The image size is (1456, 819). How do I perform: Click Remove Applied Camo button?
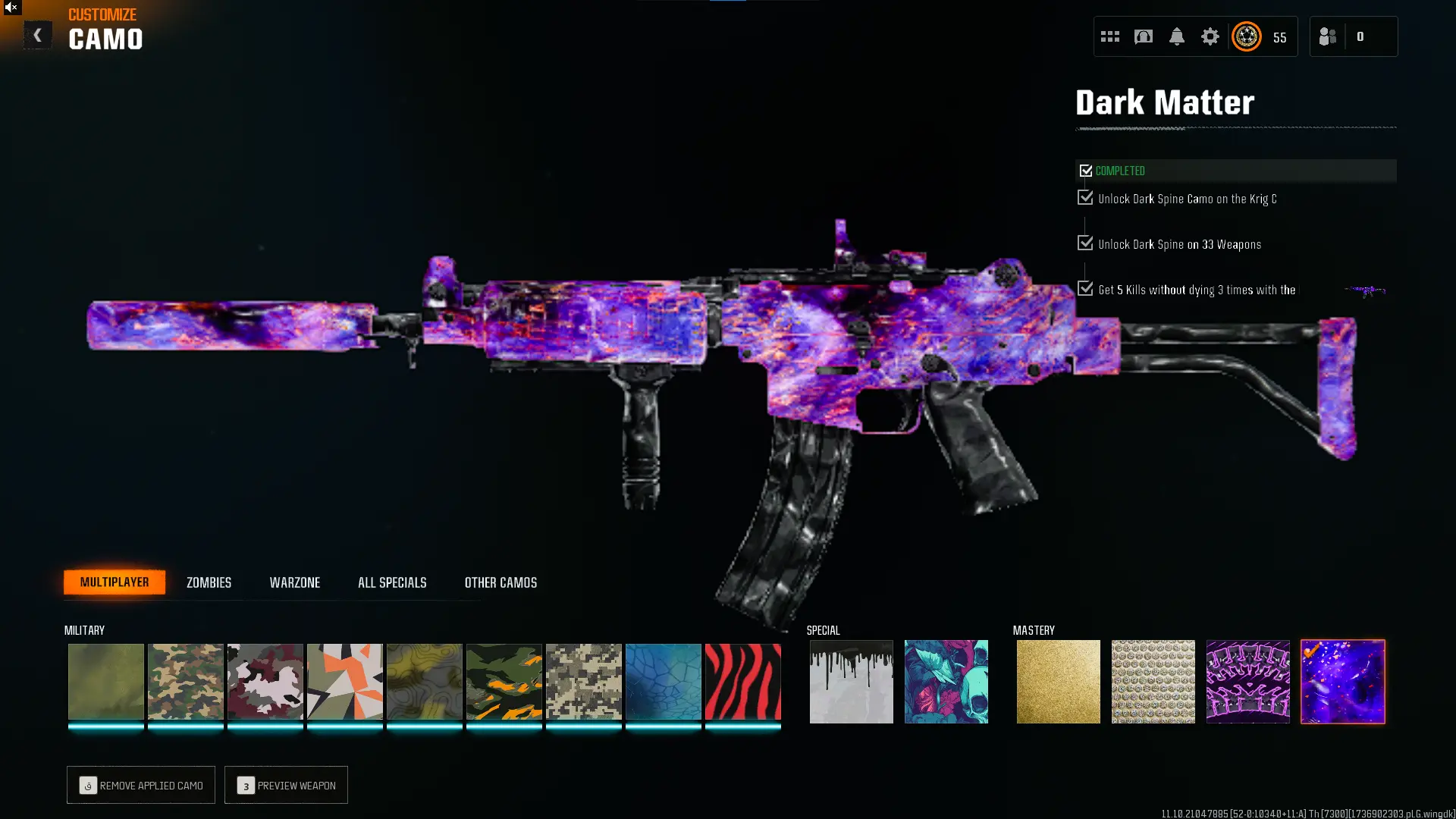(x=141, y=785)
